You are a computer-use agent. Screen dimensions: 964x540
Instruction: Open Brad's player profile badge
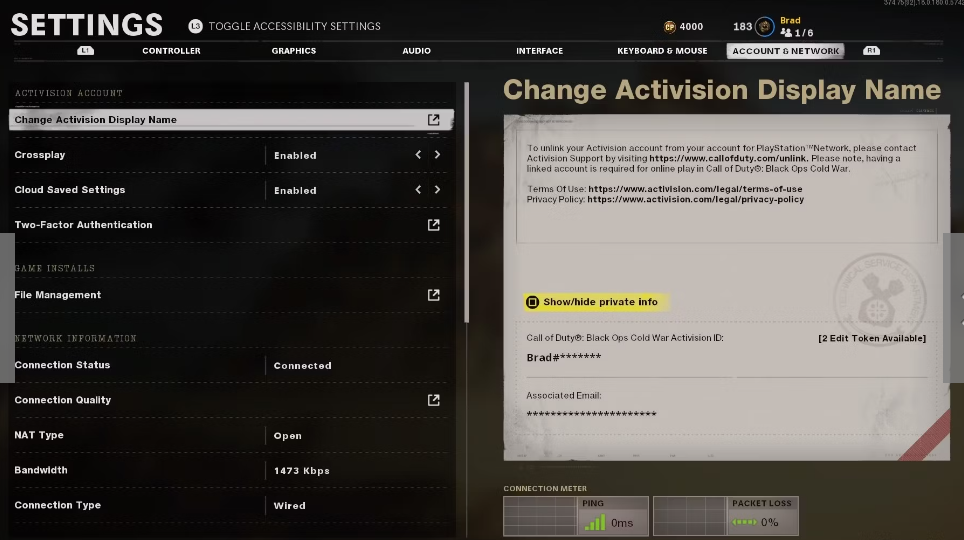coord(765,27)
